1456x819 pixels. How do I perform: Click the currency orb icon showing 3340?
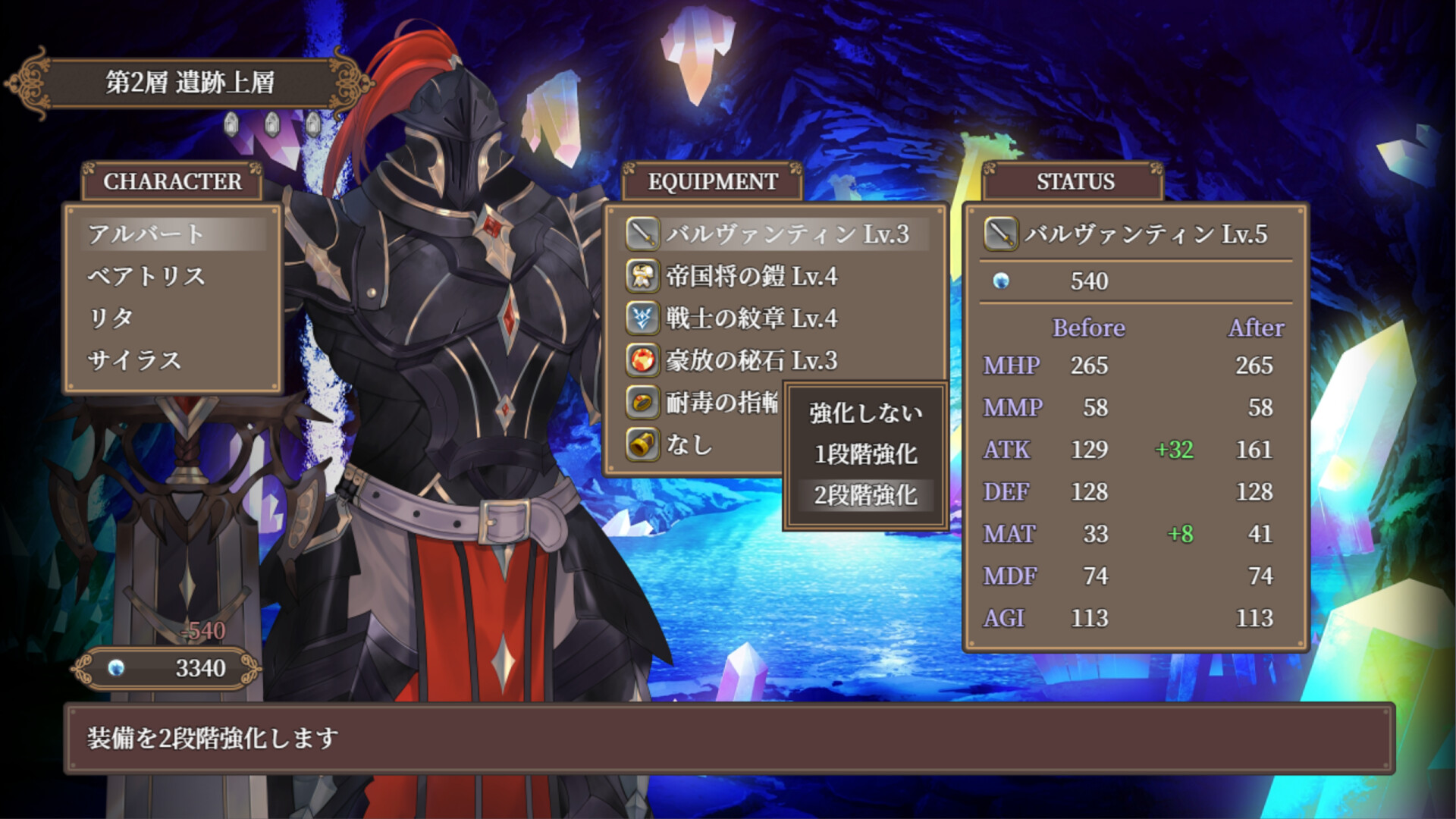click(115, 668)
